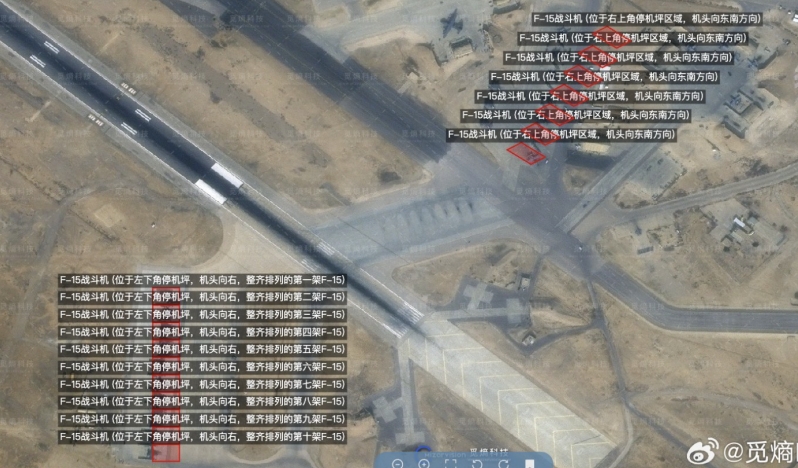Click the zoom-in magnifier button
Image resolution: width=798 pixels, height=468 pixels.
(x=424, y=463)
